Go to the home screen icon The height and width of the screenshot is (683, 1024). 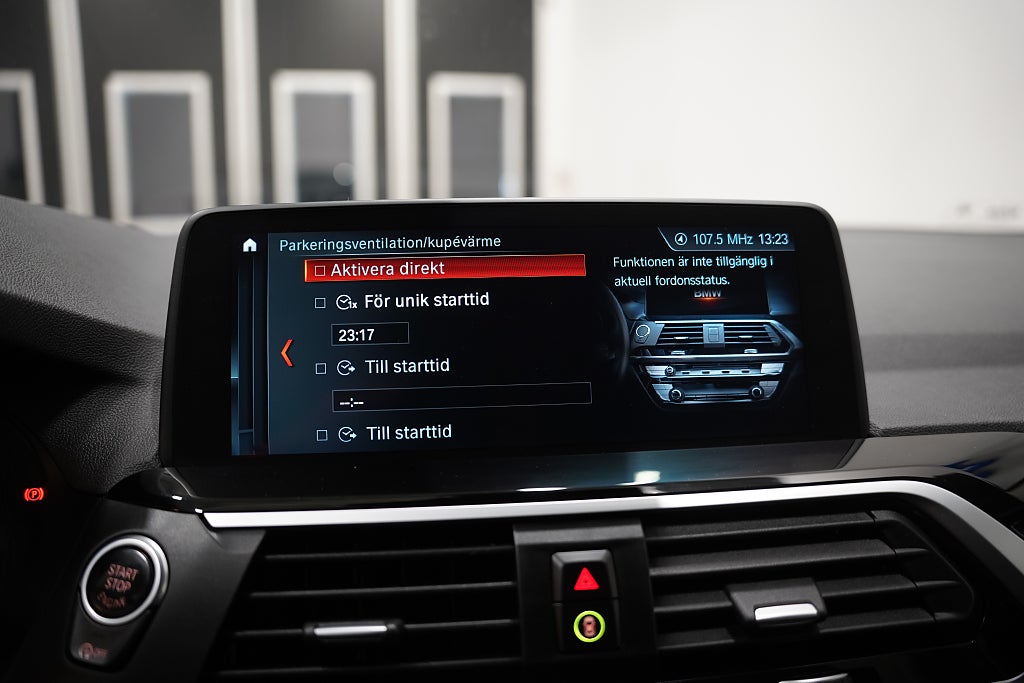250,245
